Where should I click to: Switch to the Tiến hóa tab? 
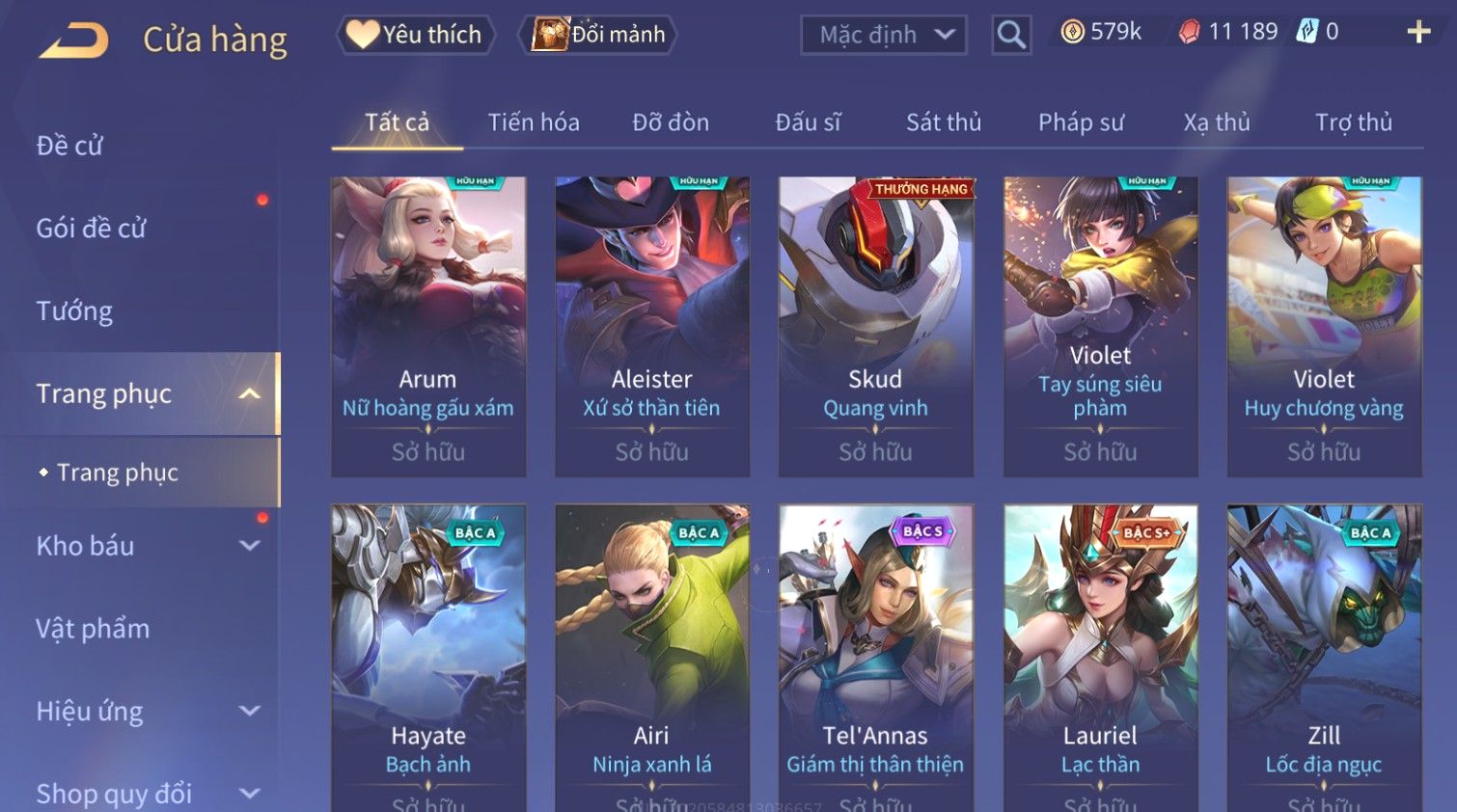tap(534, 122)
